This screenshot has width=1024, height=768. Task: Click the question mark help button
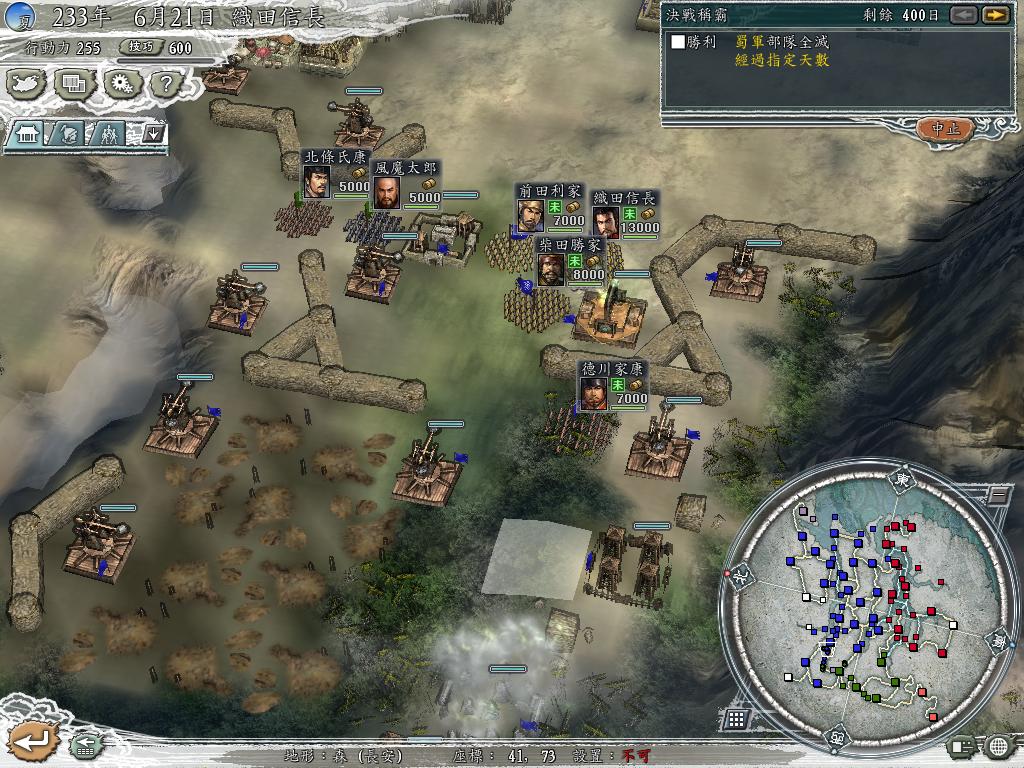click(x=165, y=85)
